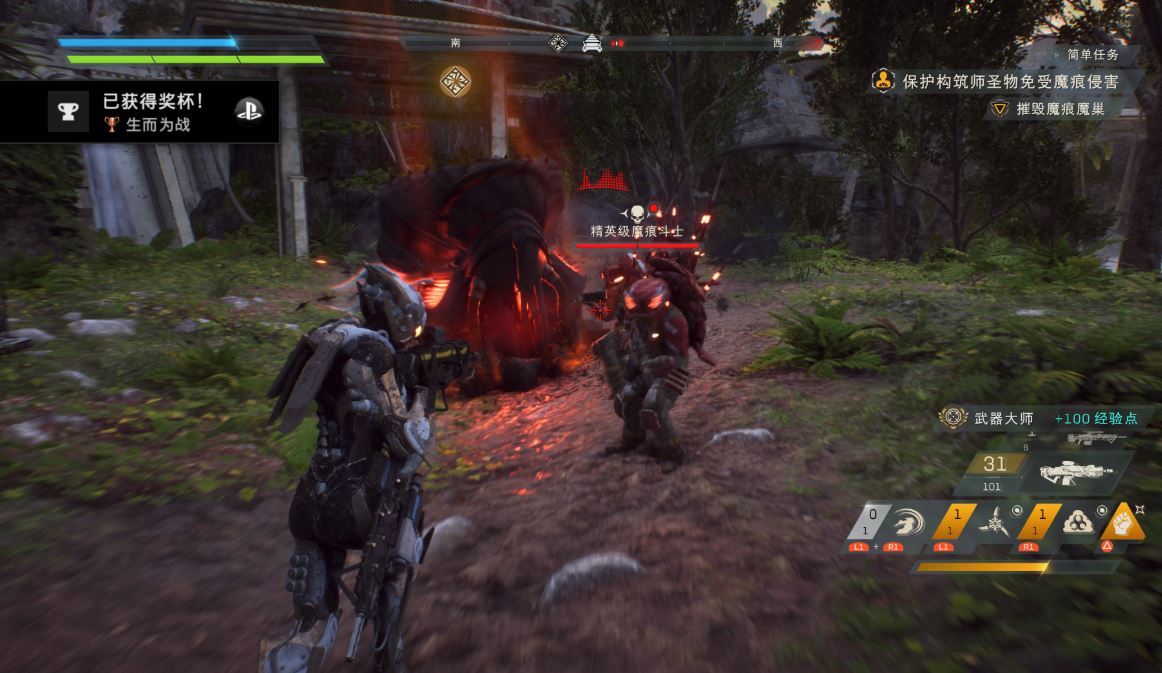Image resolution: width=1162 pixels, height=673 pixels.
Task: Click the PlayStation logo on the trophy popup
Action: (248, 111)
